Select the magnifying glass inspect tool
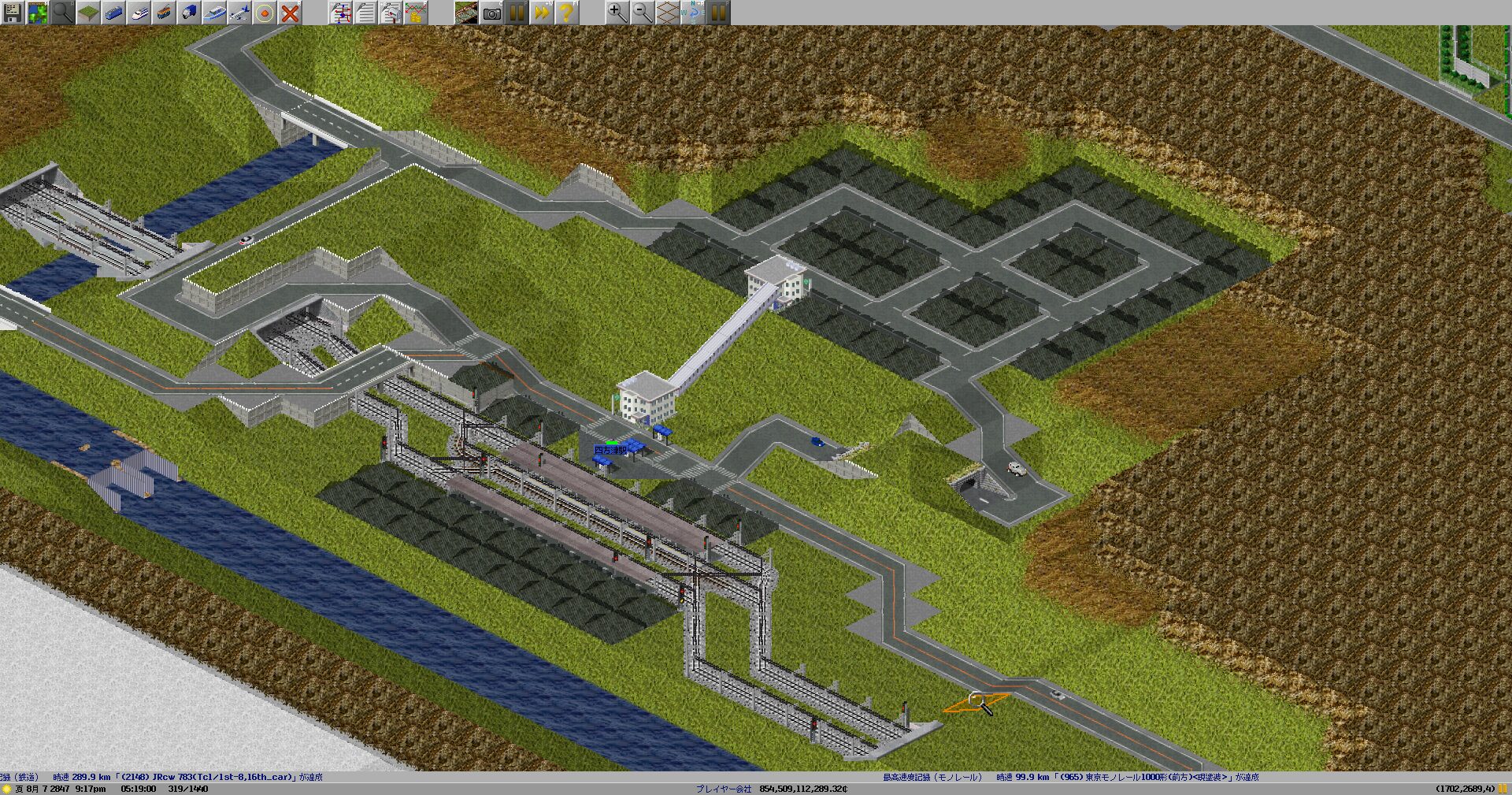Viewport: 1512px width, 795px height. [x=62, y=12]
